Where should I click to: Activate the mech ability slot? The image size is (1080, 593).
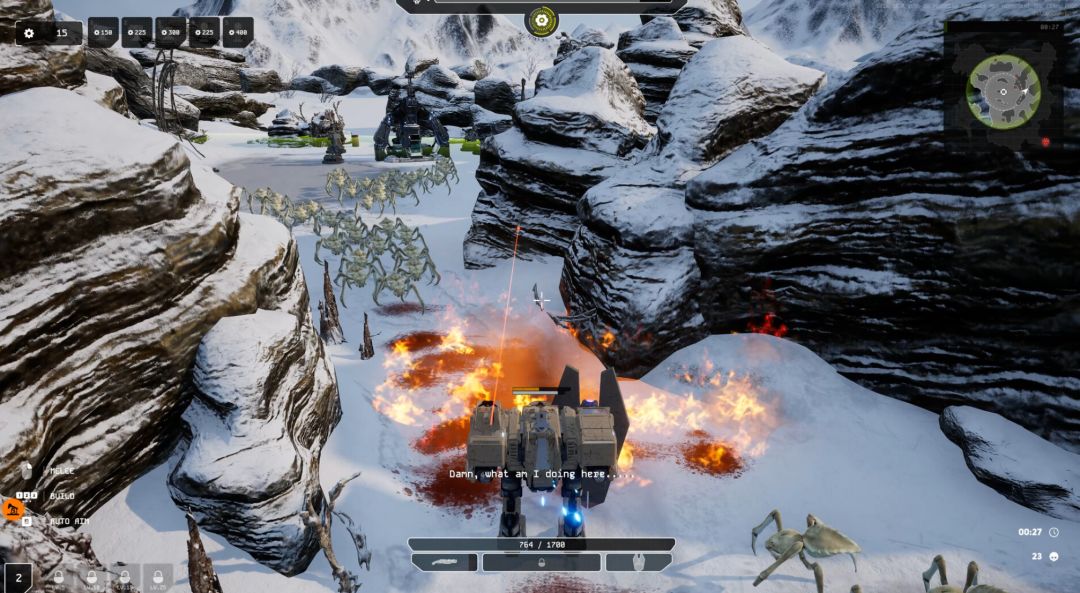click(638, 562)
